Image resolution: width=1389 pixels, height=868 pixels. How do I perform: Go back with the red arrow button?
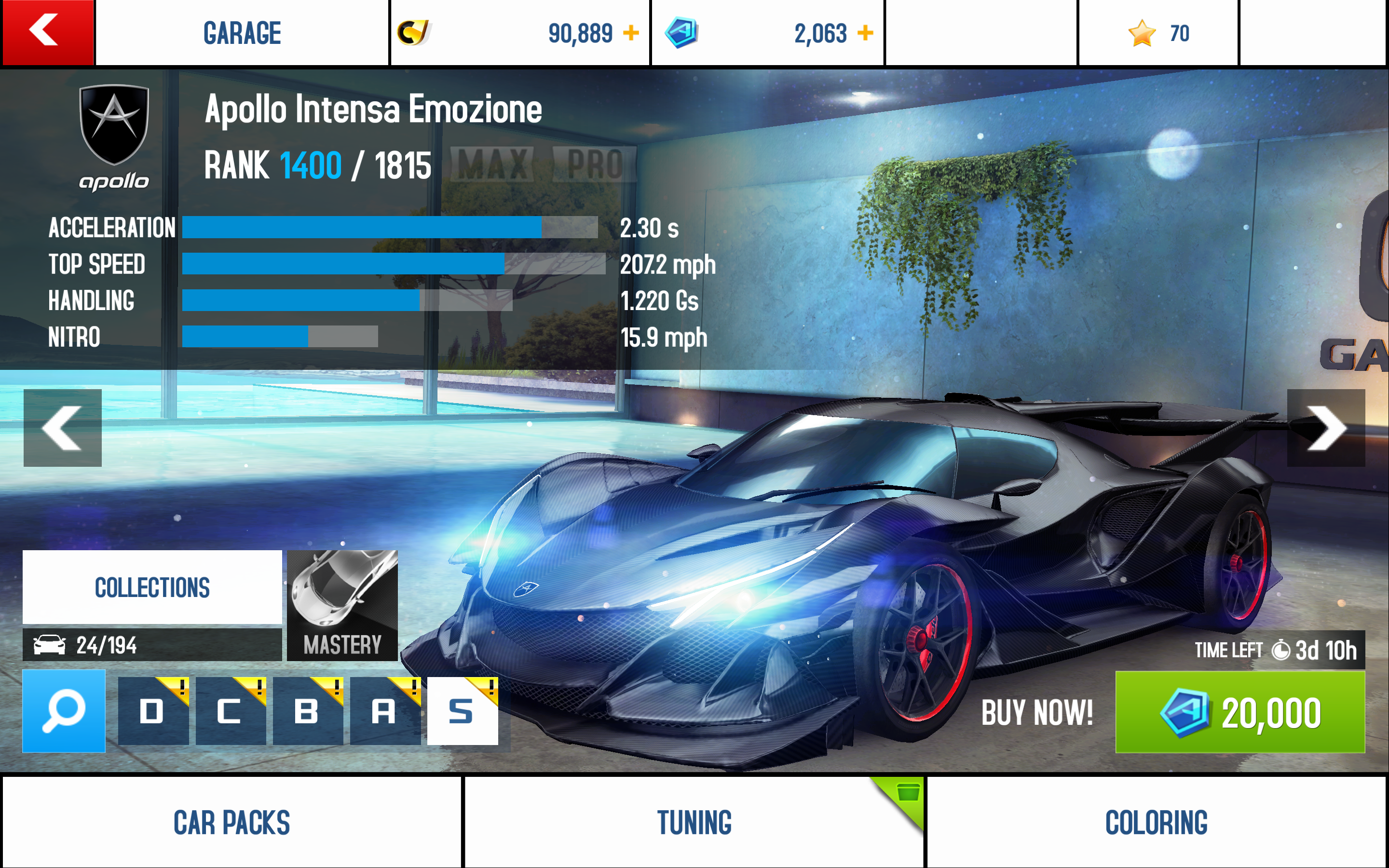(x=47, y=32)
